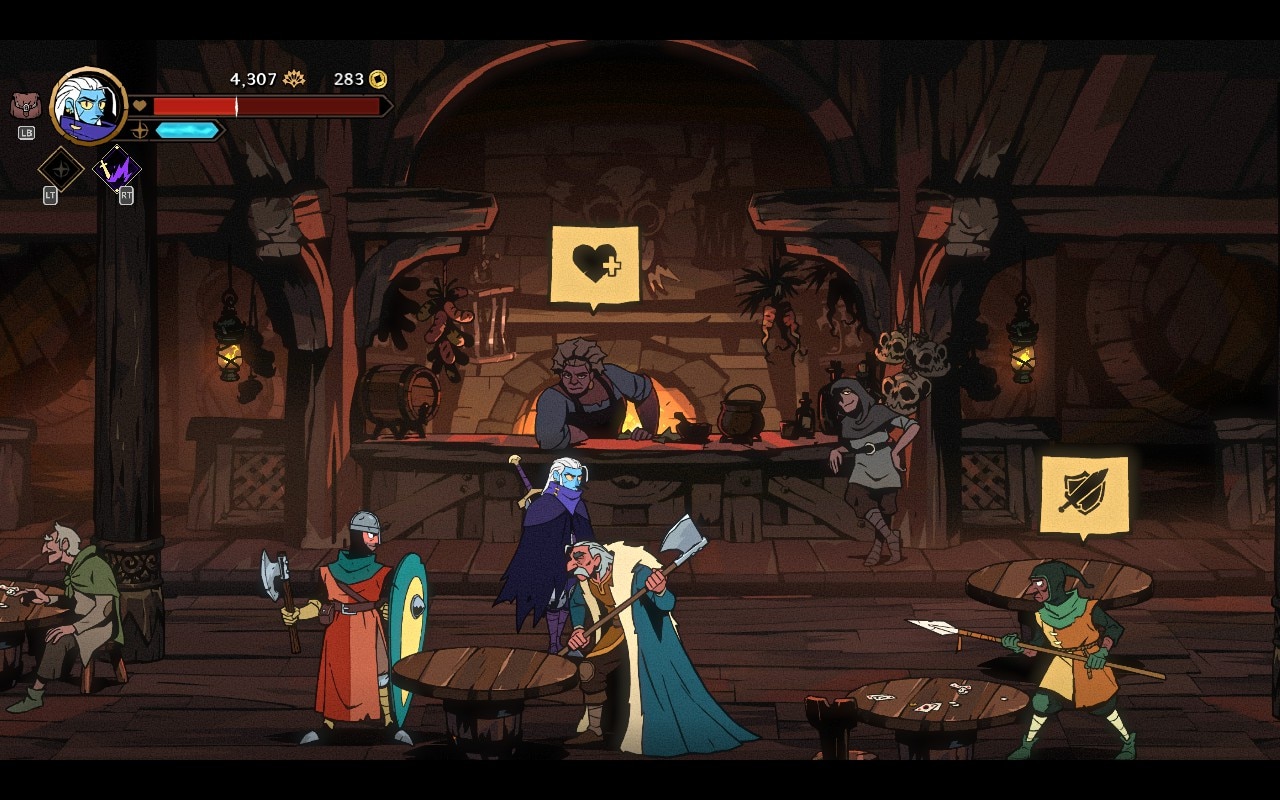The height and width of the screenshot is (800, 1280).
Task: Open the sword and shield shop bubble
Action: click(x=1084, y=494)
